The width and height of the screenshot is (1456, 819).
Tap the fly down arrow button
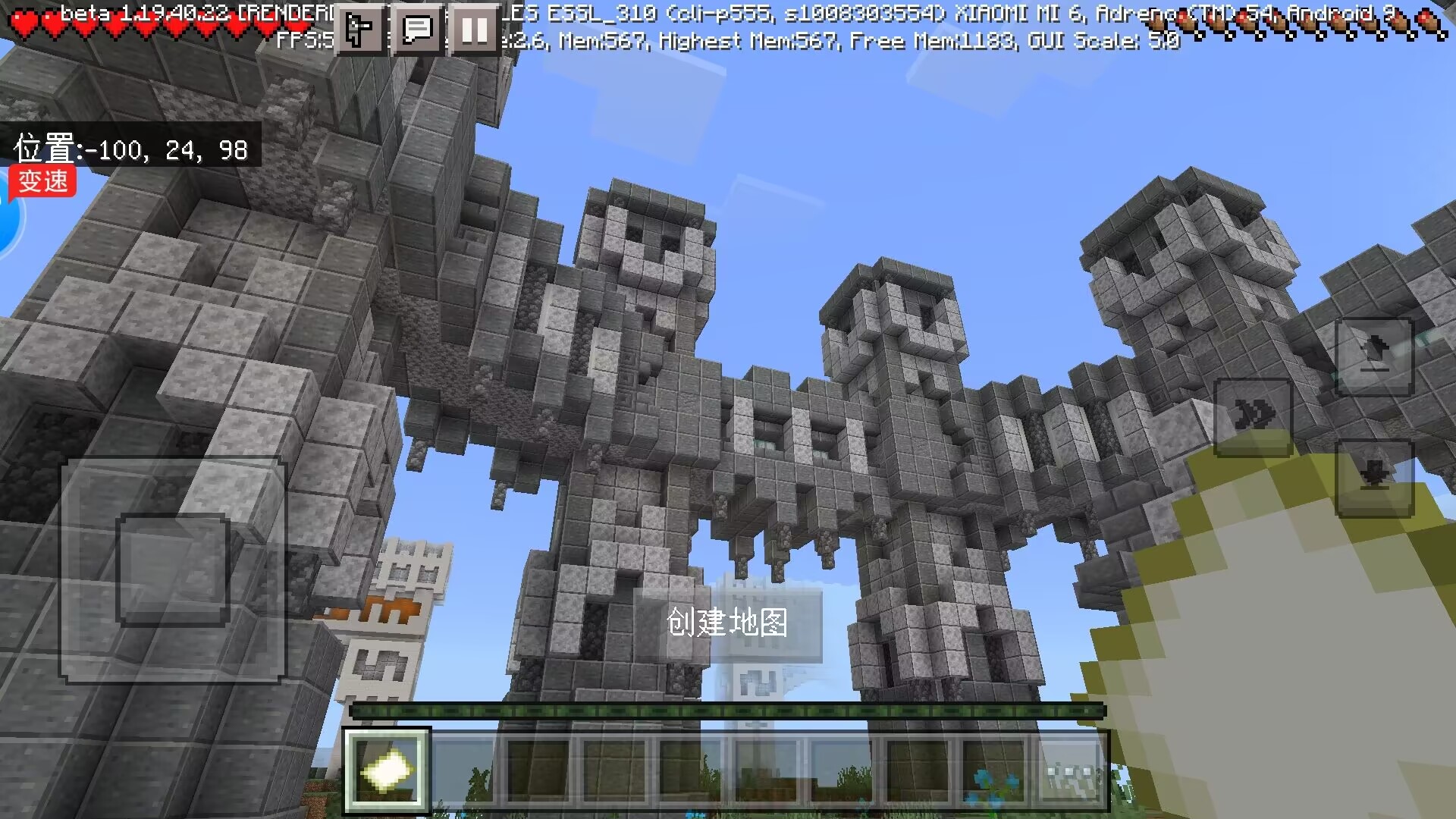[x=1374, y=477]
